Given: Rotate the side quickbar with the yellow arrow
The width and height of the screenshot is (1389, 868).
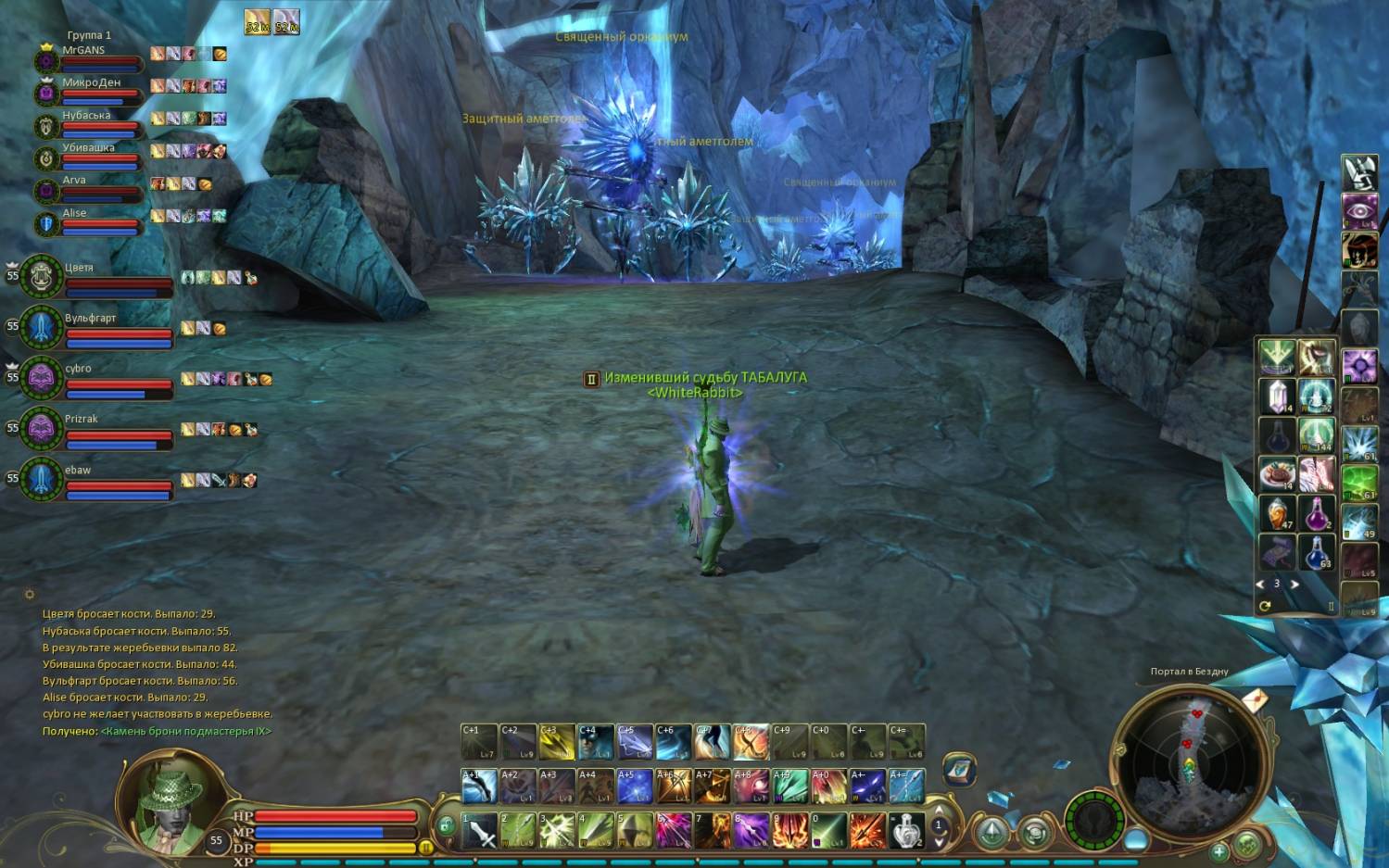Looking at the screenshot, I should [x=1265, y=606].
